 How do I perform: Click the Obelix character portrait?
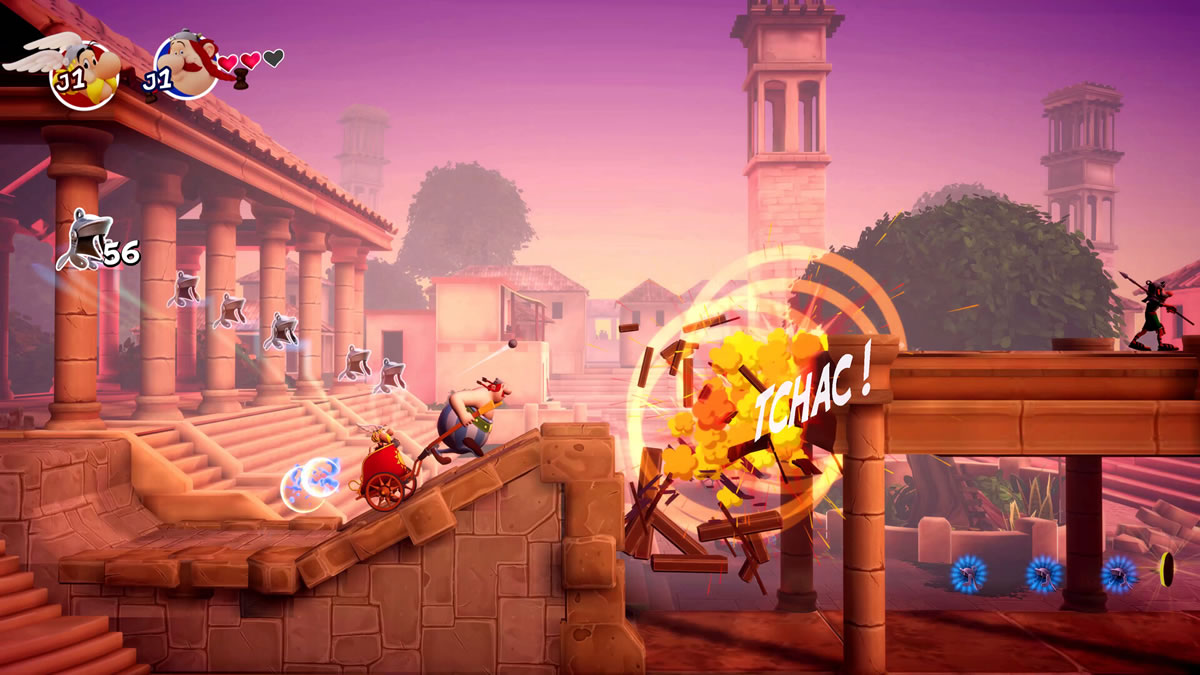pyautogui.click(x=185, y=67)
